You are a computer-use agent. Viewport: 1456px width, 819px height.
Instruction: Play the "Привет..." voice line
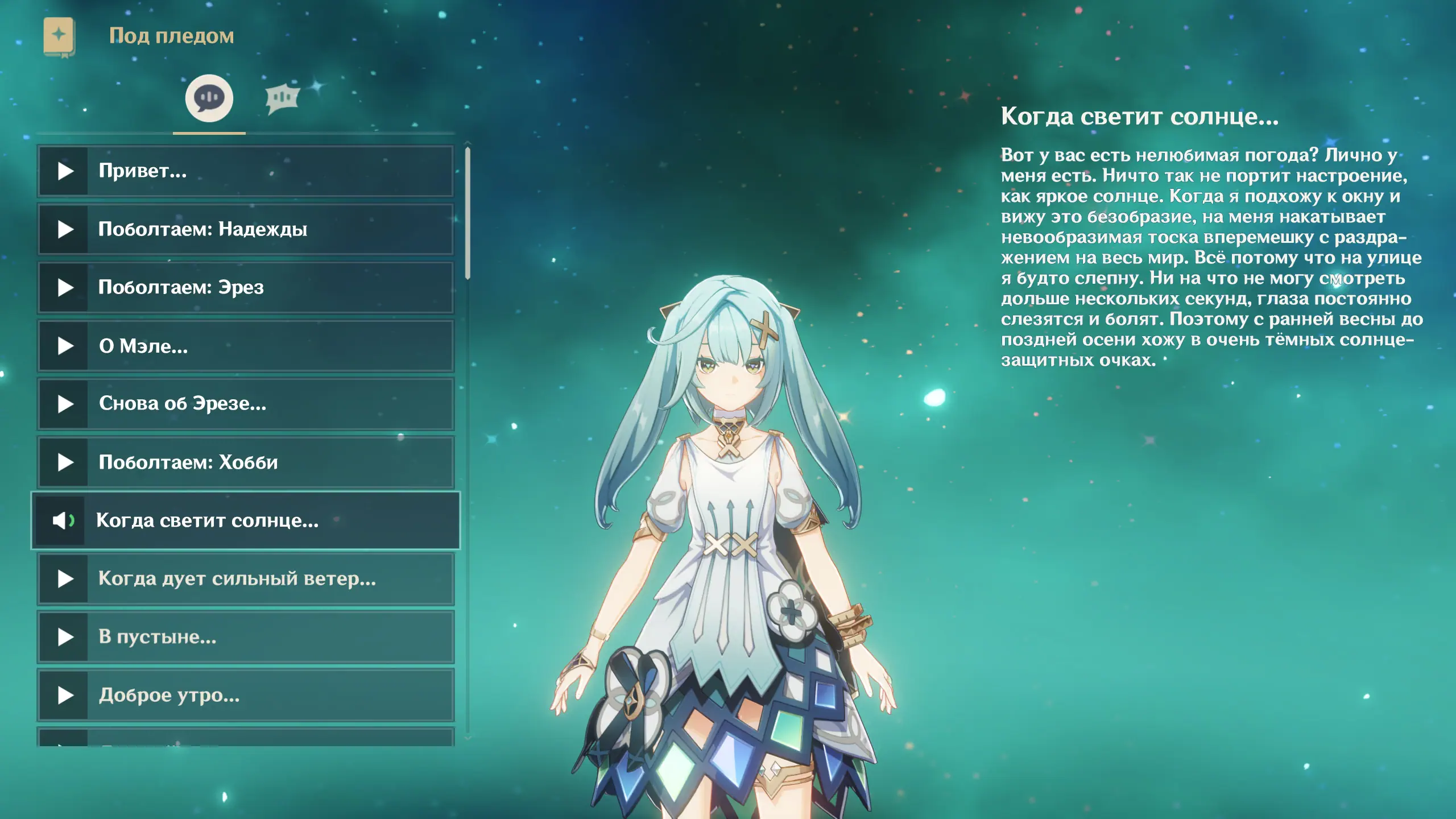click(x=246, y=171)
